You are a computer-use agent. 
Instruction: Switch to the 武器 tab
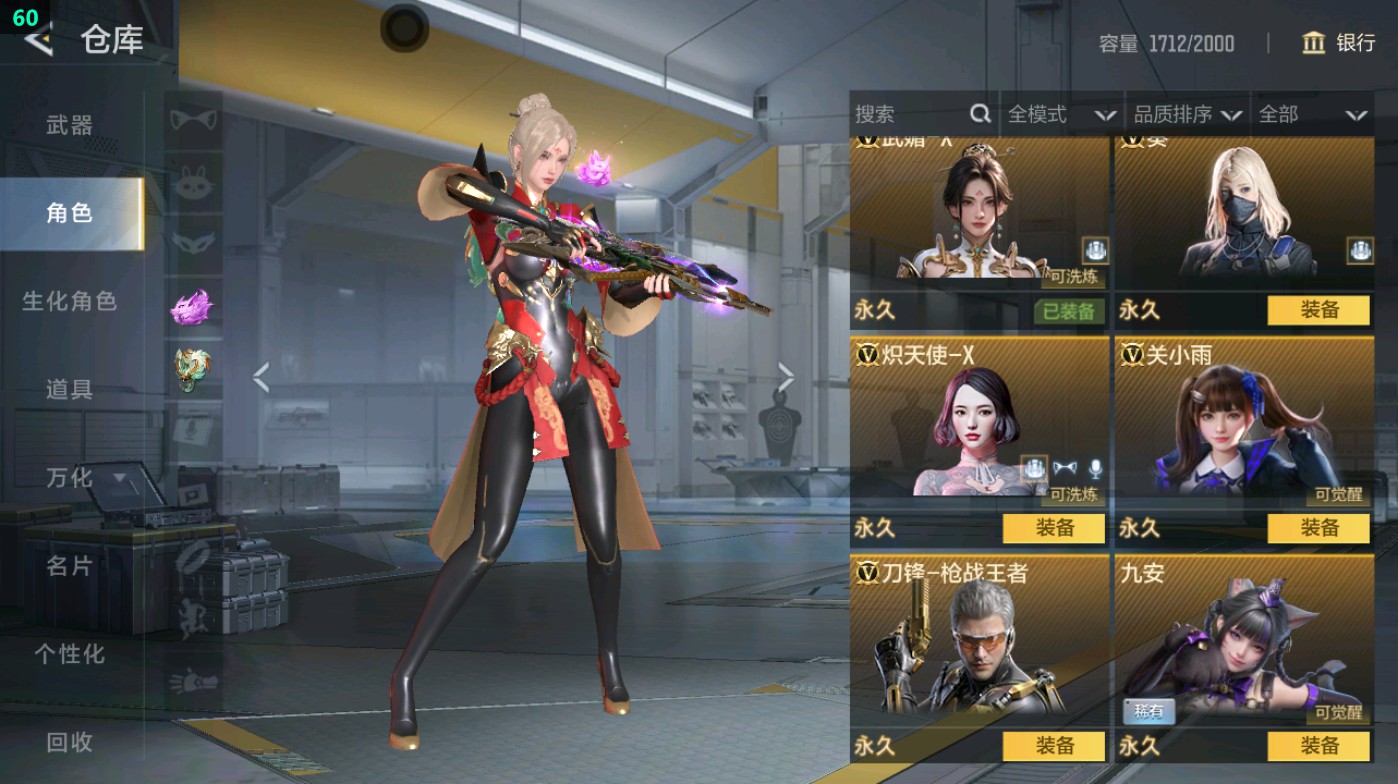click(x=70, y=125)
